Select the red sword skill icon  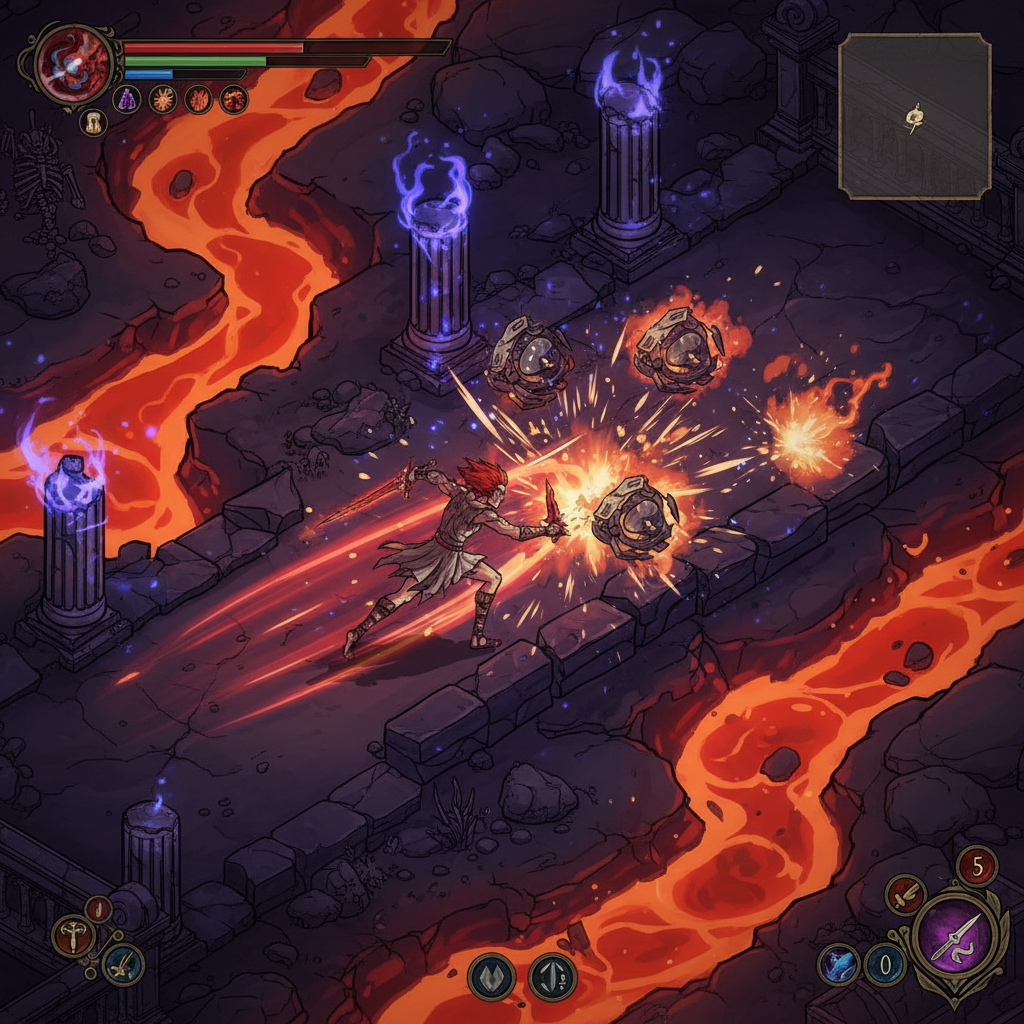(x=905, y=894)
